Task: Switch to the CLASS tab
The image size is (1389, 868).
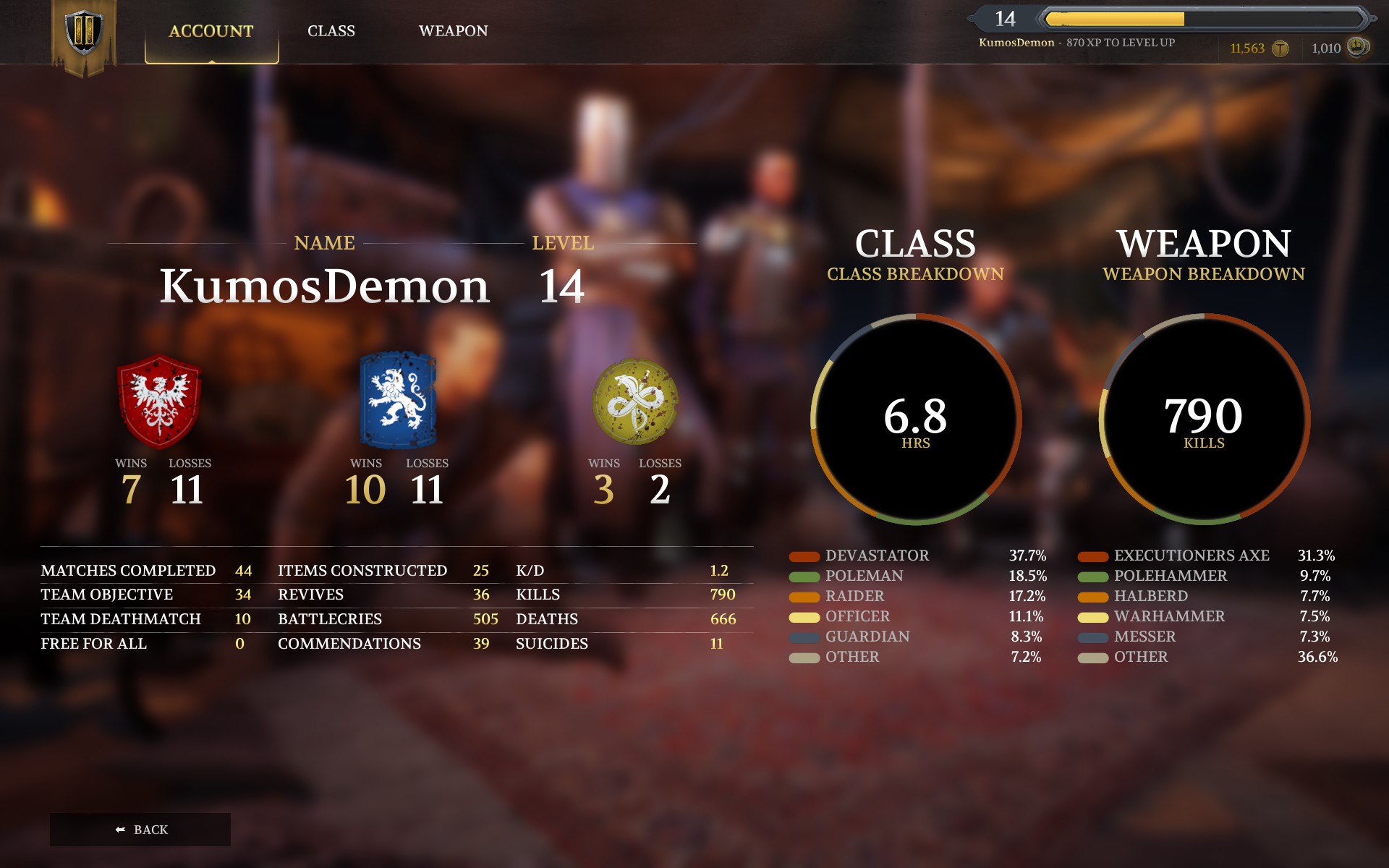Action: pos(332,31)
